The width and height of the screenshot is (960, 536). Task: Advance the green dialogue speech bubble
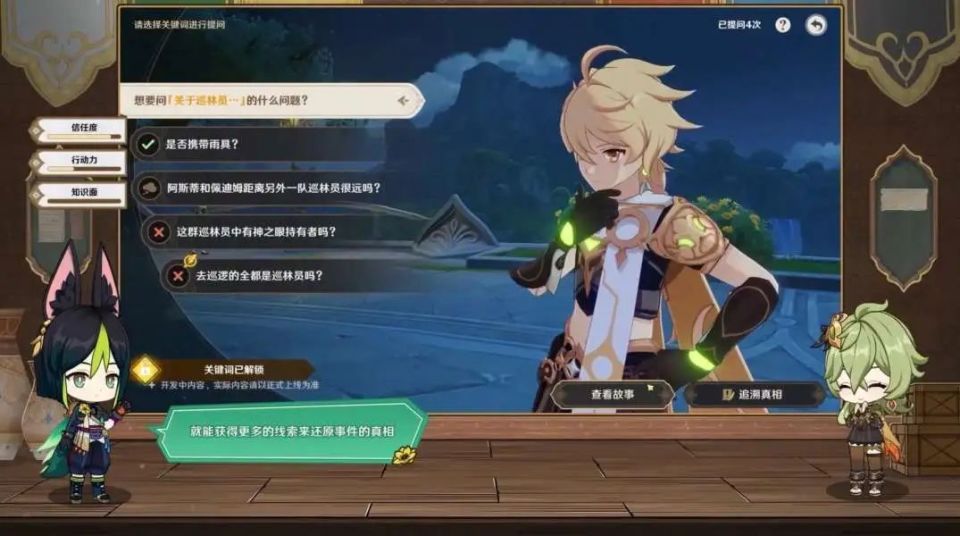(287, 431)
